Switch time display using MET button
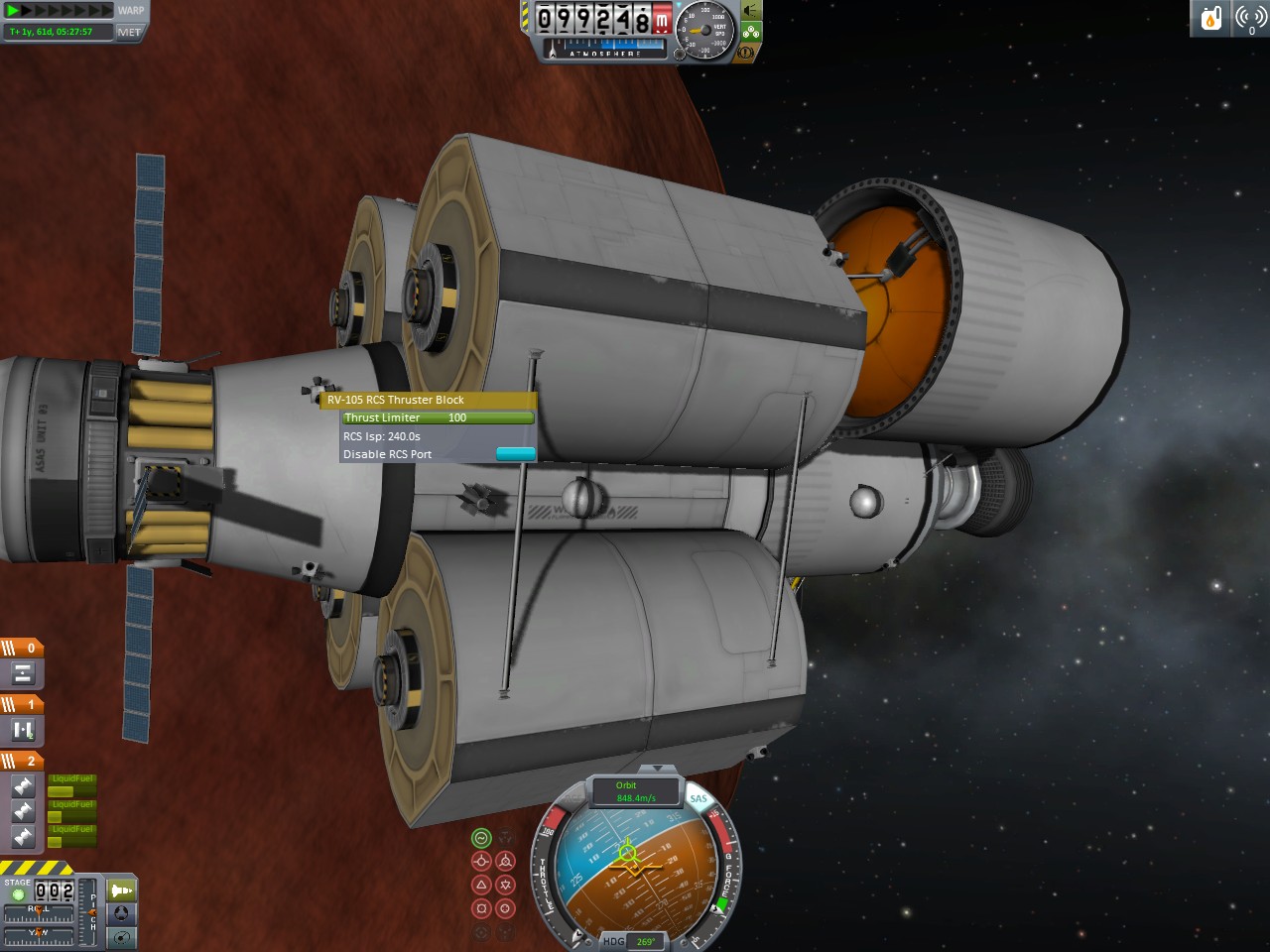1270x952 pixels. point(129,32)
